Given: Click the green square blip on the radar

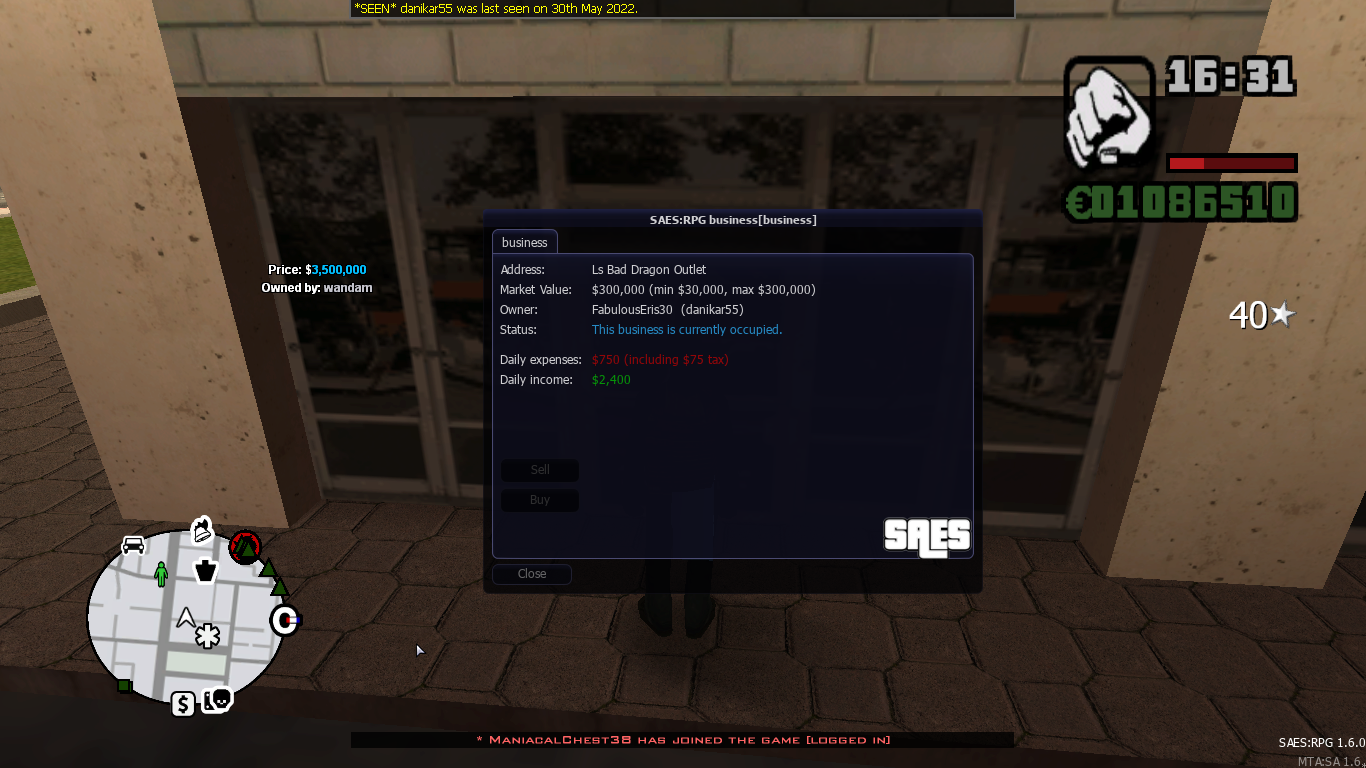Looking at the screenshot, I should click(125, 686).
